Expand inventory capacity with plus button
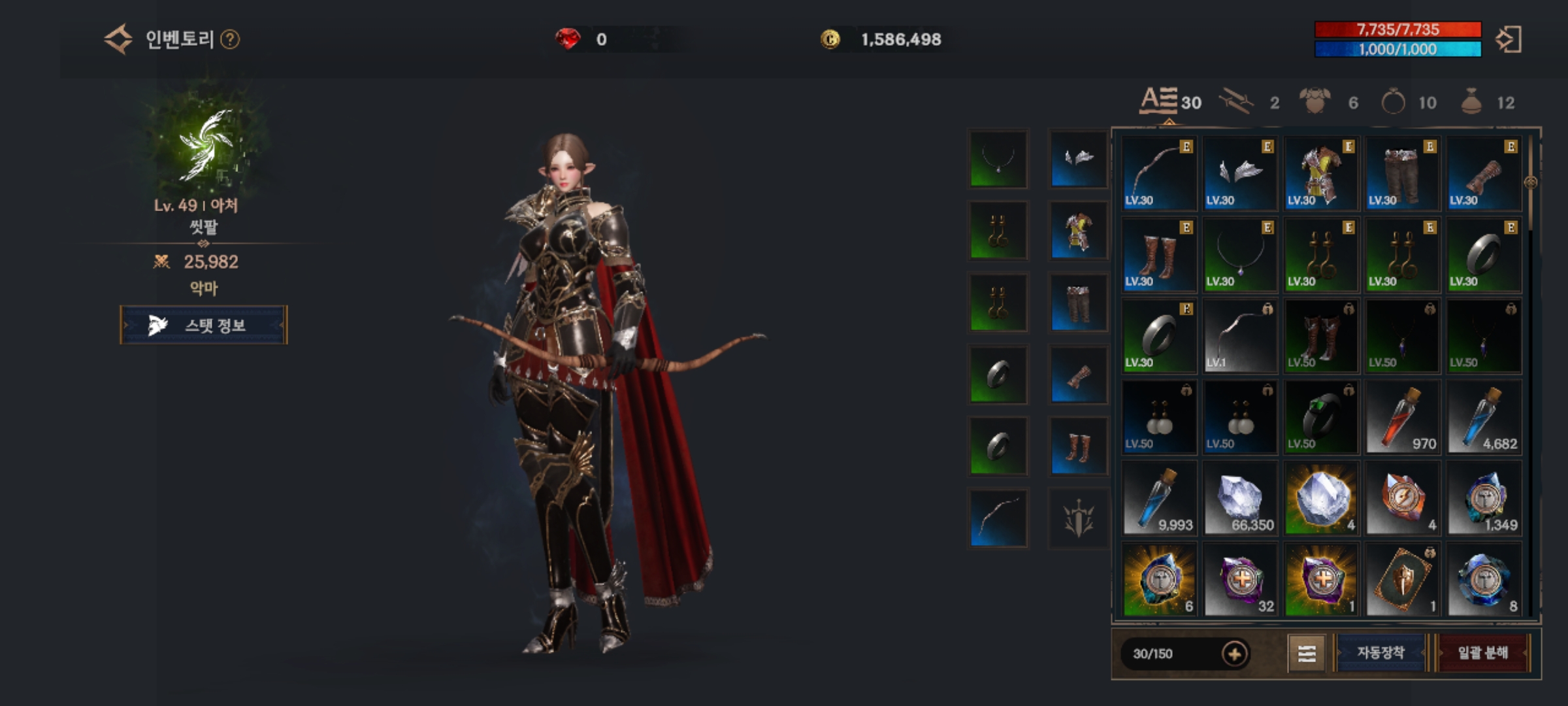The height and width of the screenshot is (706, 1568). pos(1234,654)
